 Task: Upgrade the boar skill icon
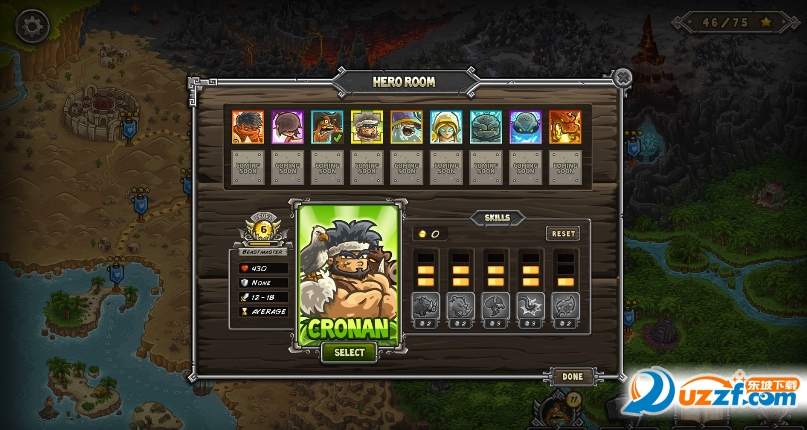click(x=426, y=304)
